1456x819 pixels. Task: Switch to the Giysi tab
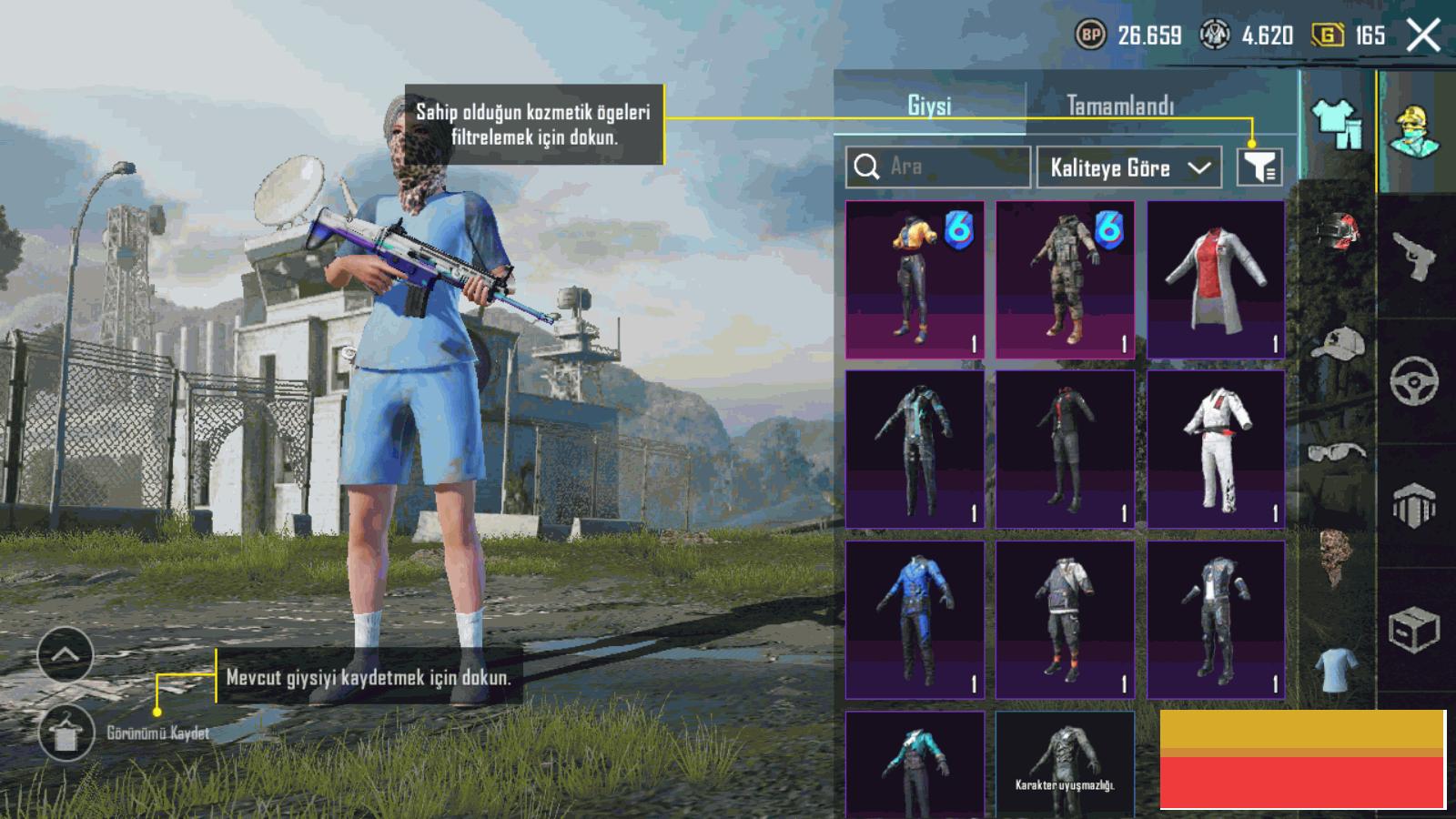click(x=929, y=106)
